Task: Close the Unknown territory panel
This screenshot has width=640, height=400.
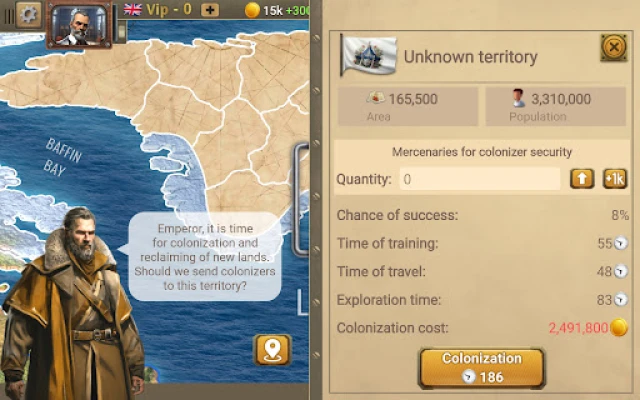Action: tap(612, 47)
